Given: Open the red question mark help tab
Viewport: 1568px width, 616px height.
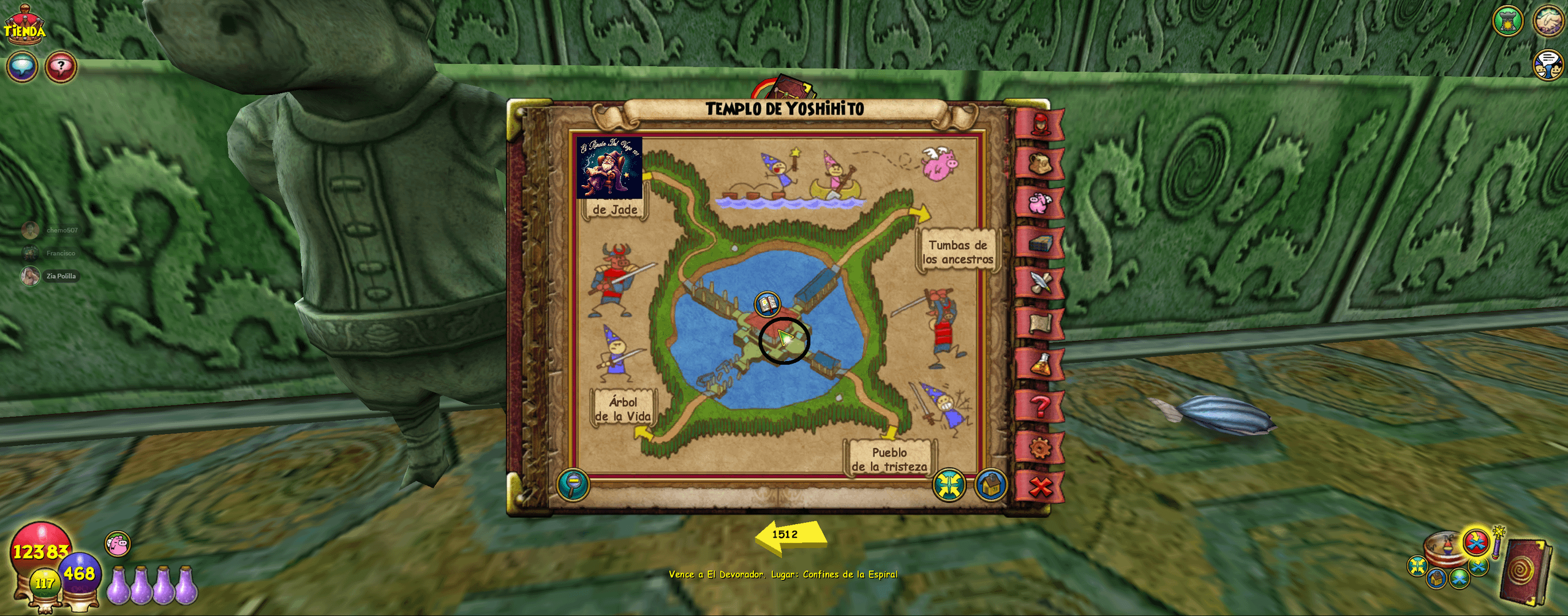Looking at the screenshot, I should point(1040,406).
